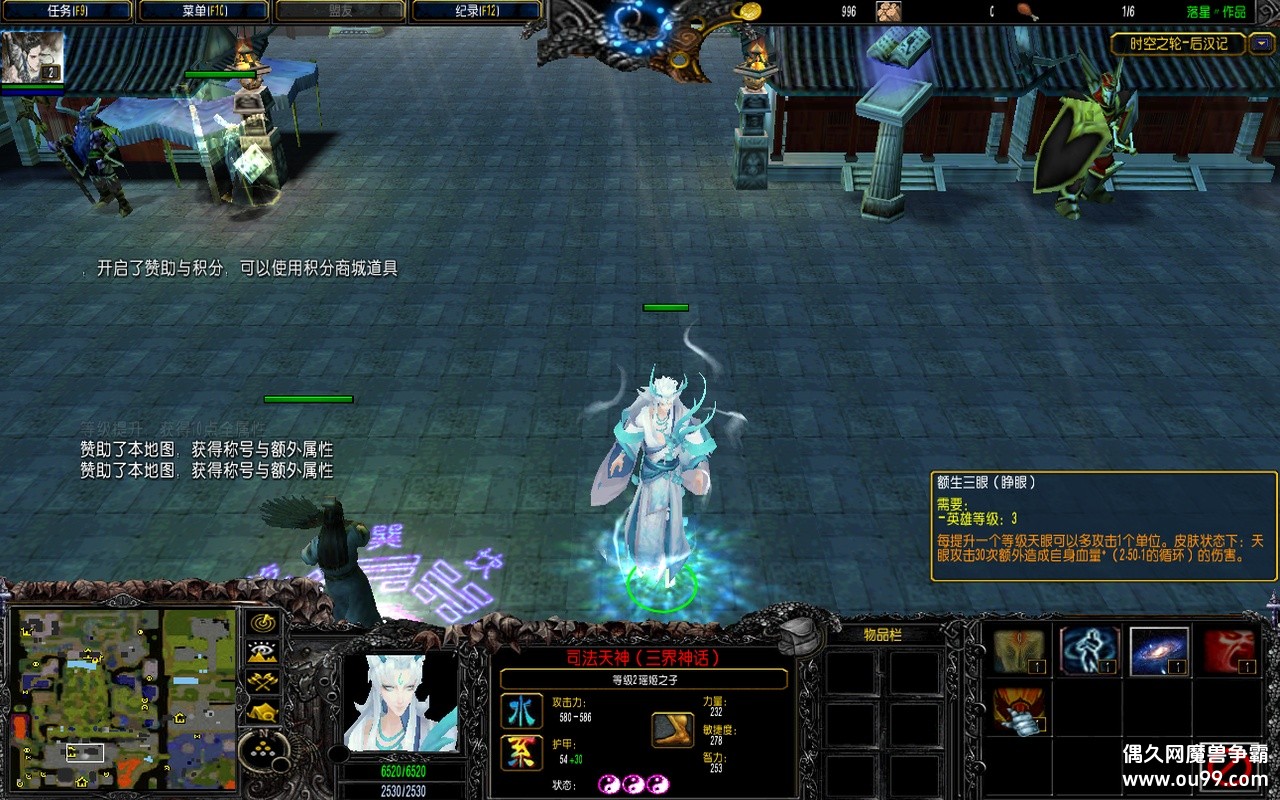The width and height of the screenshot is (1280, 800).
Task: Click on the minimap
Action: pyautogui.click(x=123, y=697)
